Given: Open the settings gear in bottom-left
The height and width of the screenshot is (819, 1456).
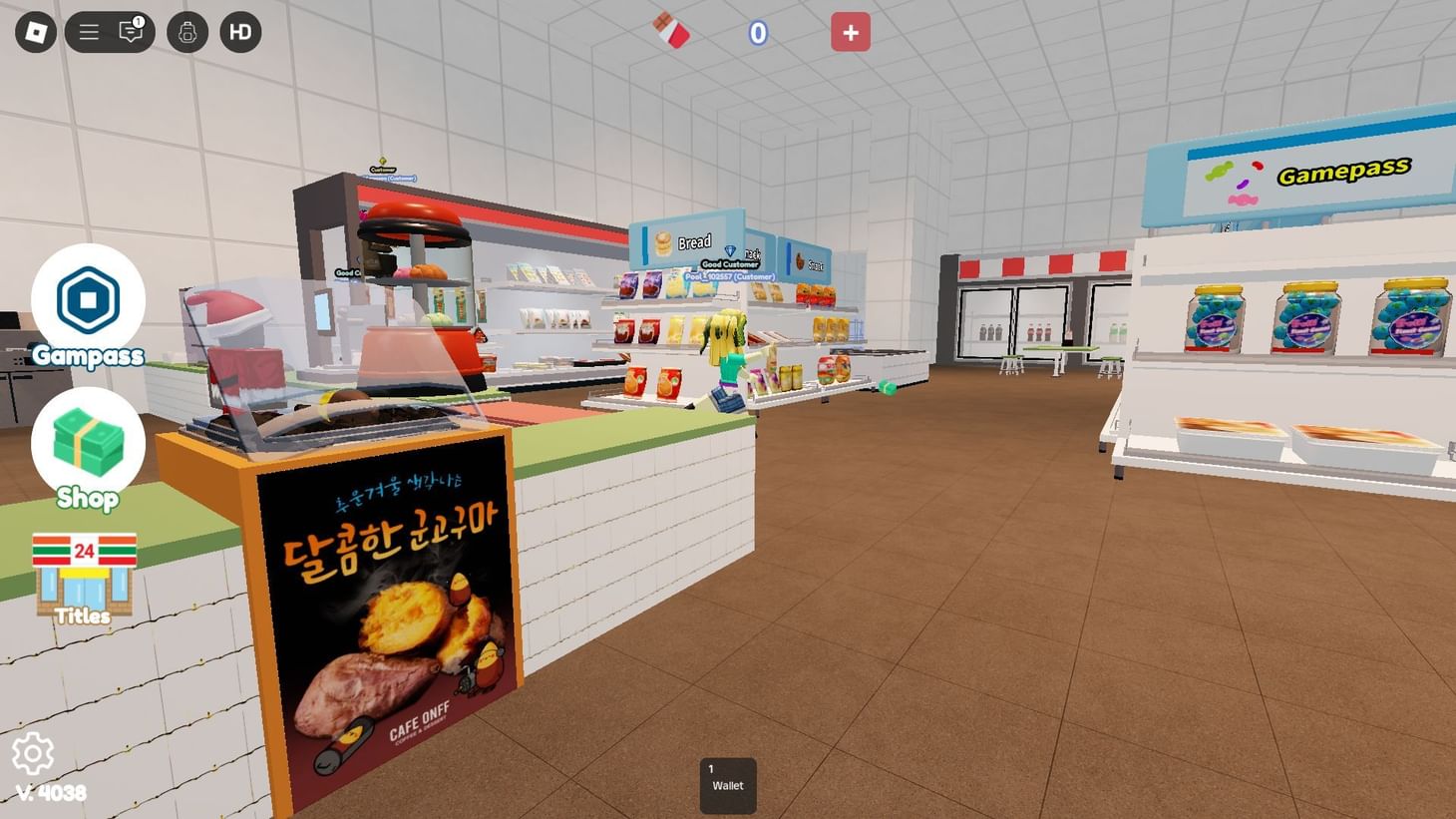Looking at the screenshot, I should pyautogui.click(x=34, y=755).
